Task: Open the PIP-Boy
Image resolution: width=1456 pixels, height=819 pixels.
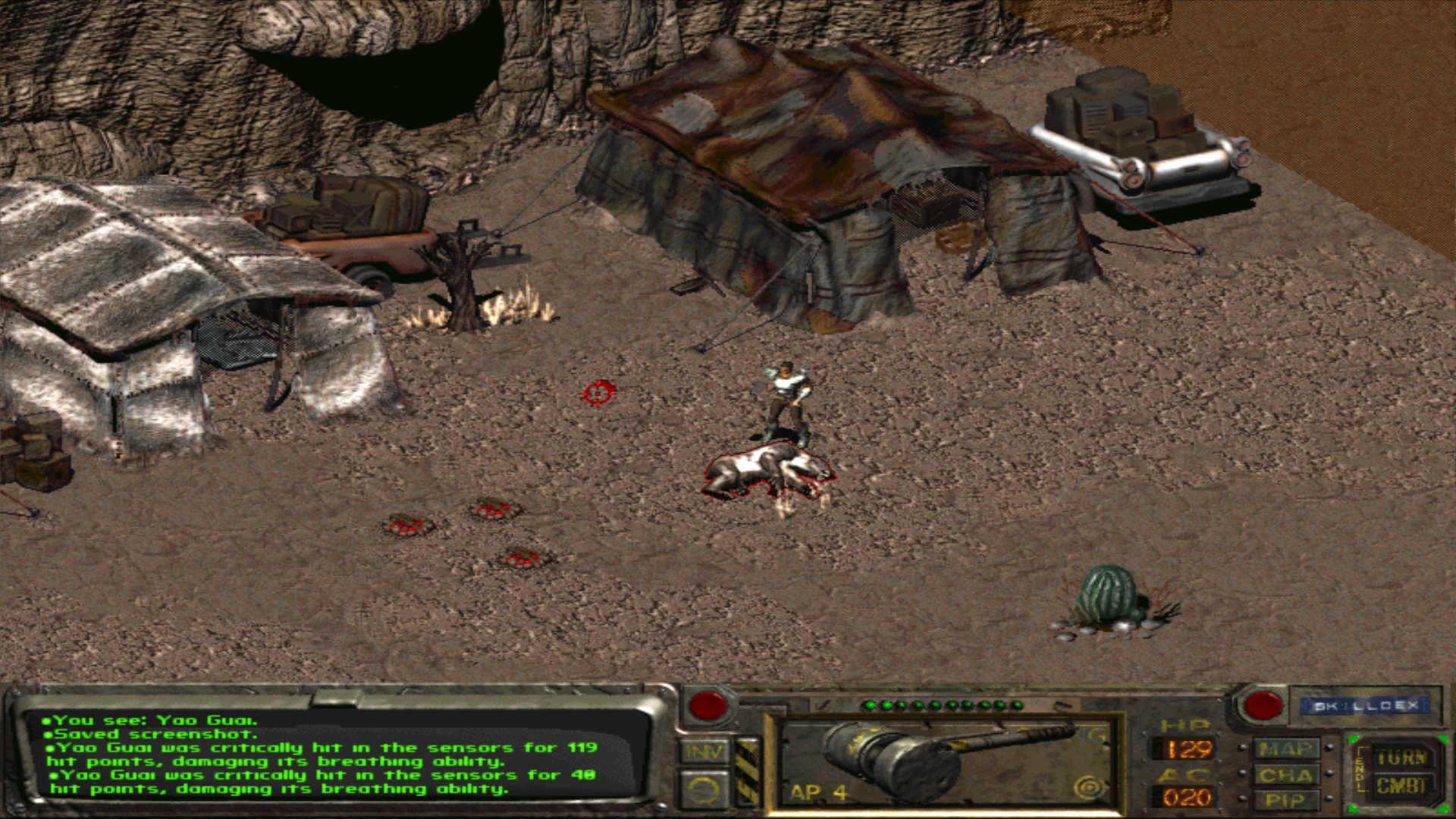Action: (x=1285, y=800)
